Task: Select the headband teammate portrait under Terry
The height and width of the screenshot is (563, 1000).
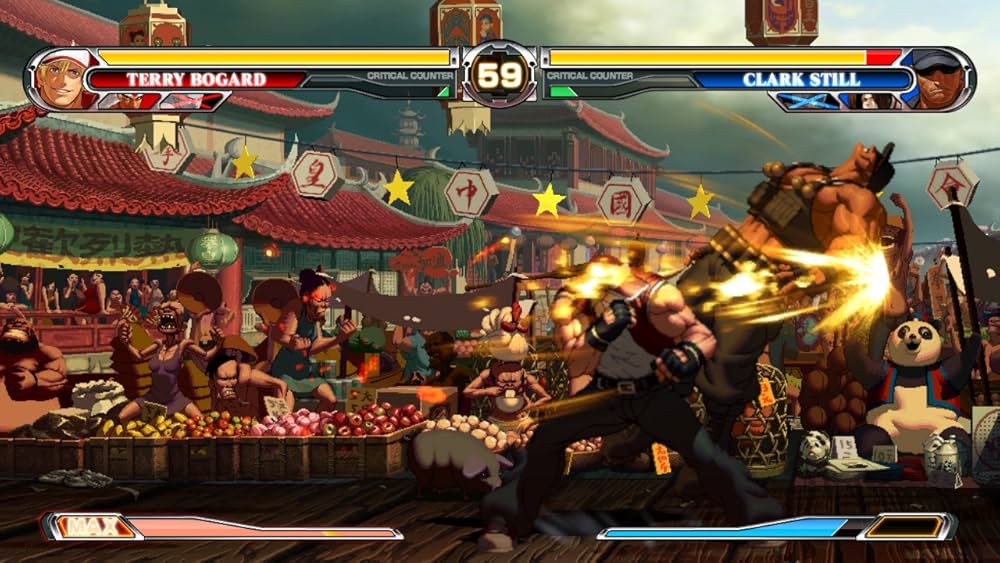Action: click(124, 100)
